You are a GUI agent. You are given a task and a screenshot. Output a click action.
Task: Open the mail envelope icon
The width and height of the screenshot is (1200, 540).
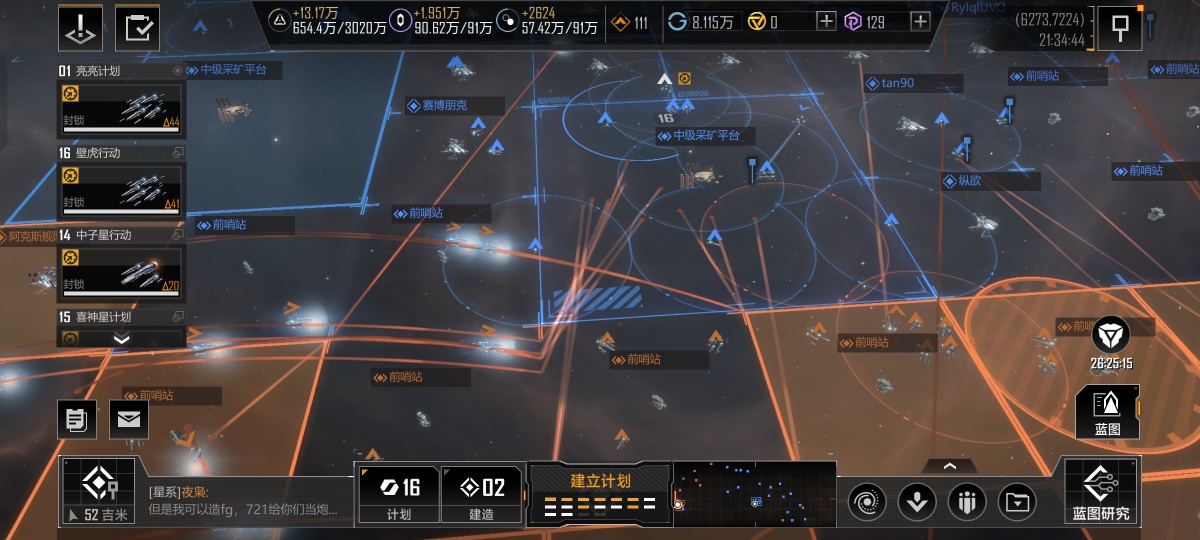[128, 419]
